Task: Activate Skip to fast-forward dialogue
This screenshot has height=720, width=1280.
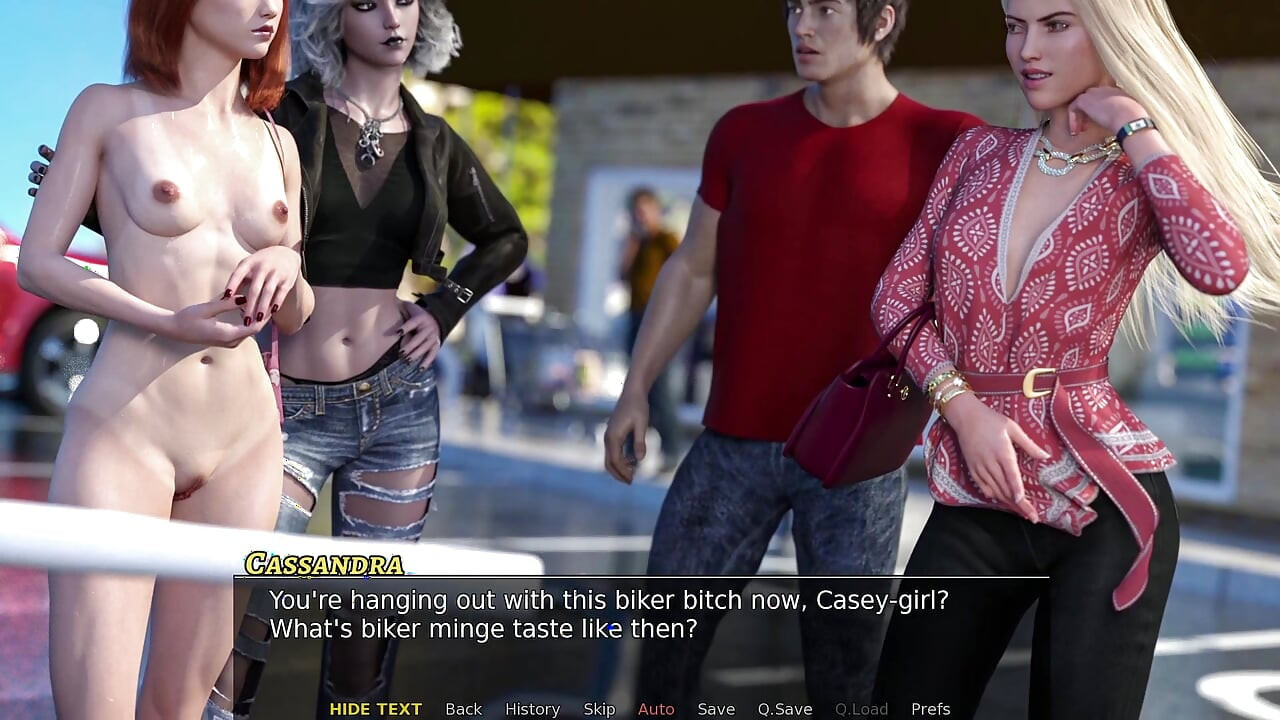Action: tap(599, 709)
